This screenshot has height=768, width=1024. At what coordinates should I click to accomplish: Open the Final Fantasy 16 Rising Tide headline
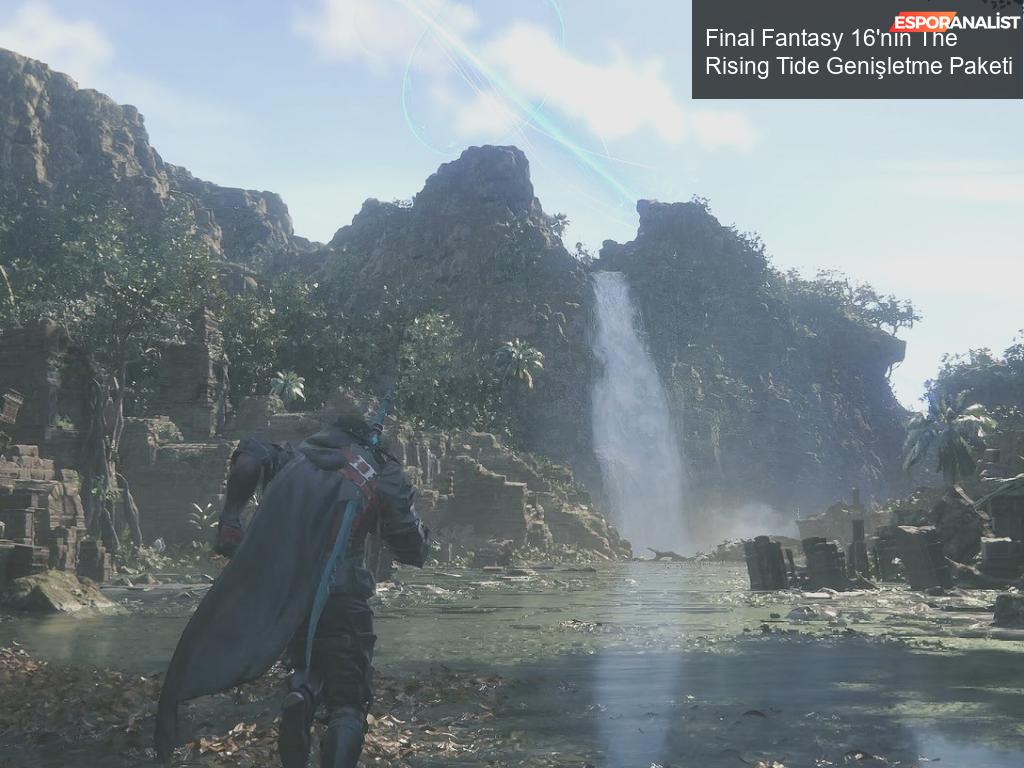(858, 54)
